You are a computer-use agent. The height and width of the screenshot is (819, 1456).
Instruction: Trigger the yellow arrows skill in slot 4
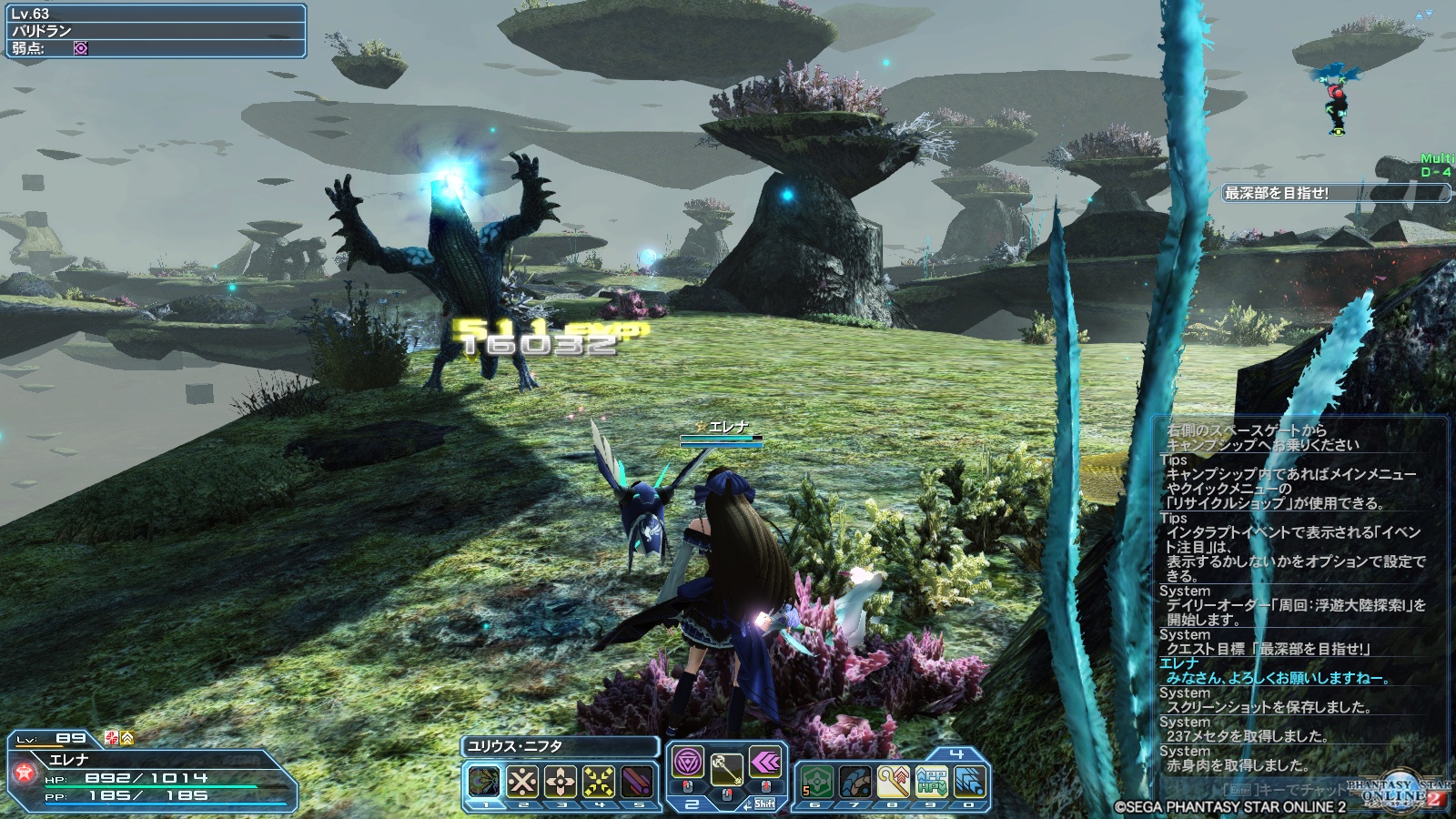[x=599, y=782]
